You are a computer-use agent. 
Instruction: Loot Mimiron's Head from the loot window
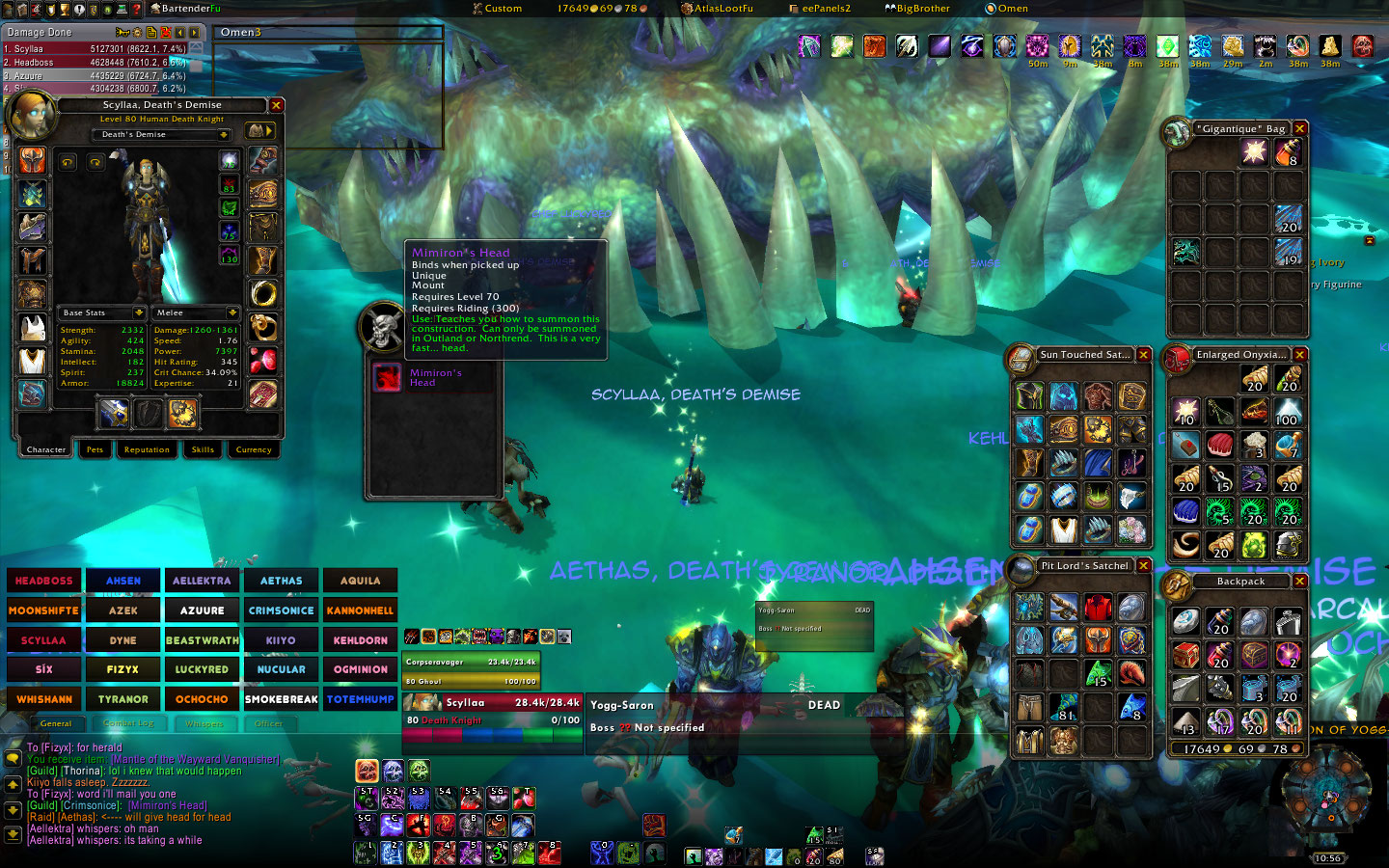[x=388, y=377]
